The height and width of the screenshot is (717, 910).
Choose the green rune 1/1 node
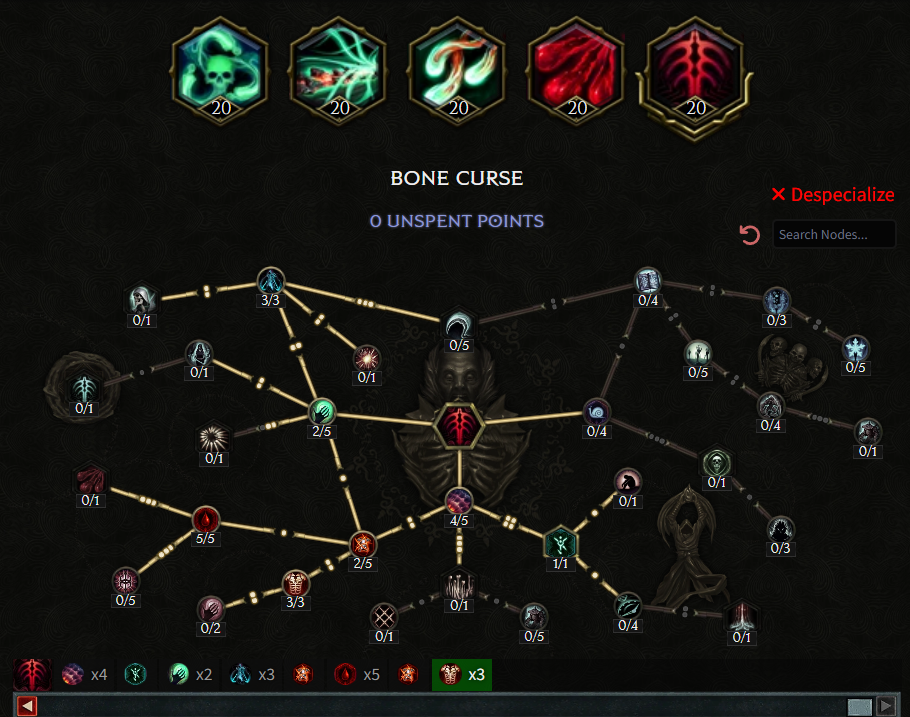tap(560, 542)
